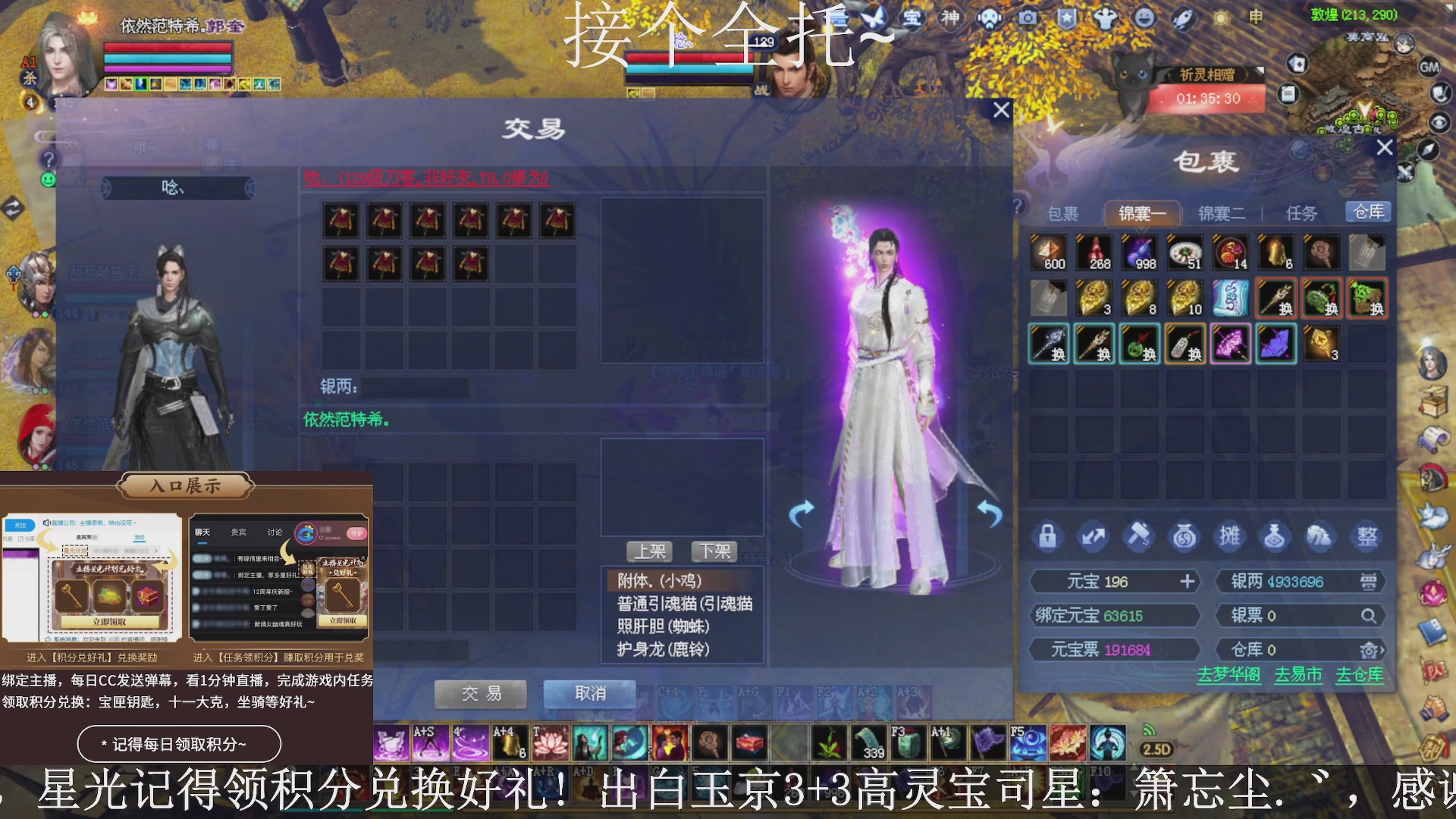The image size is (1456, 819).
Task: Click the 银两 input field in the trade window
Action: [x=417, y=388]
